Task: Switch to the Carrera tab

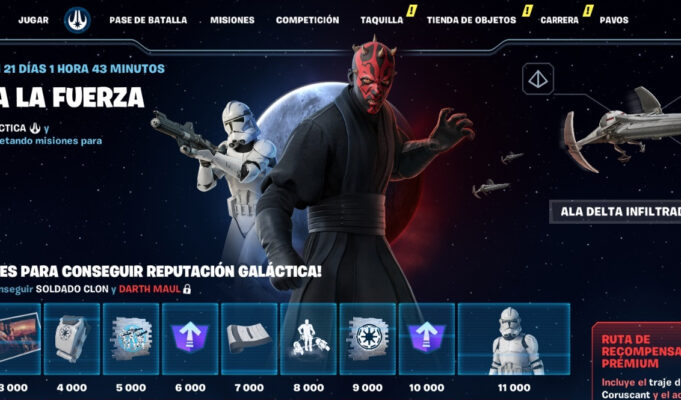Action: [559, 20]
